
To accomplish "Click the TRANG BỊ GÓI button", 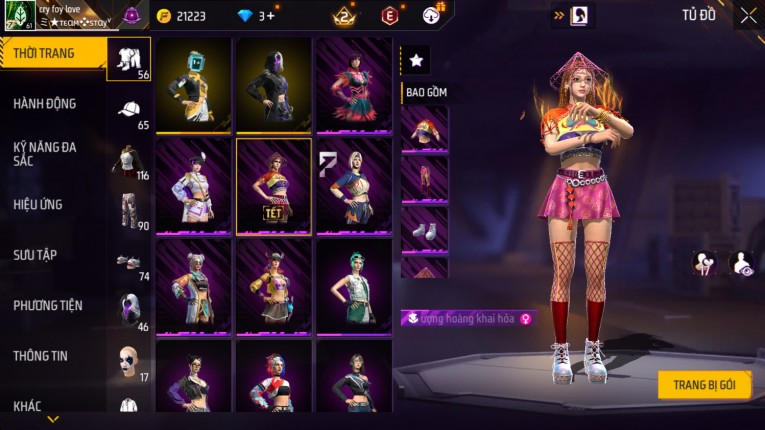I will click(704, 385).
